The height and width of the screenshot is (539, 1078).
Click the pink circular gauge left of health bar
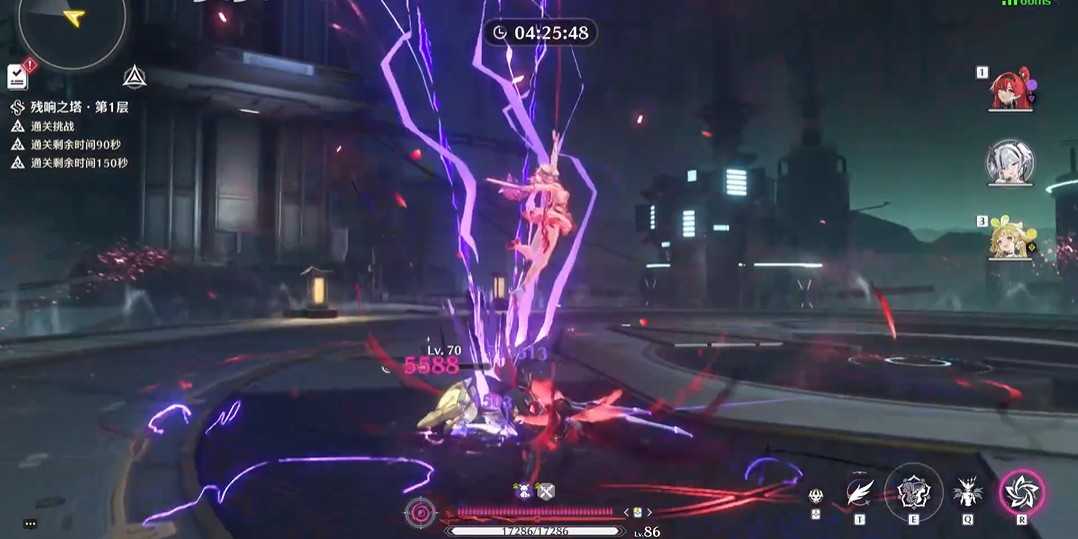(420, 513)
